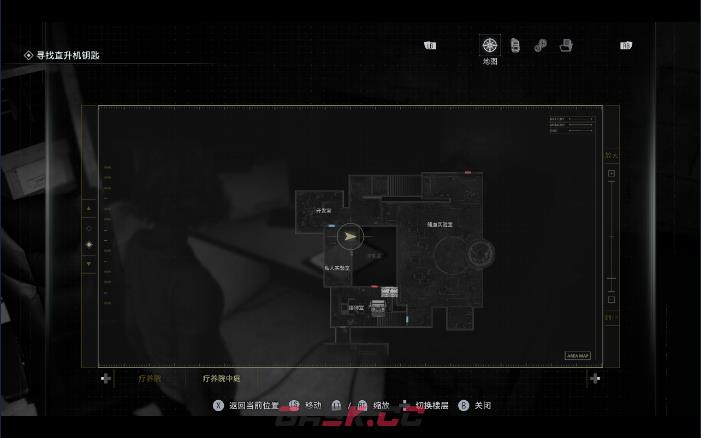The image size is (701, 438).
Task: Click the zoom slider's bottom minus box
Action: coord(611,299)
